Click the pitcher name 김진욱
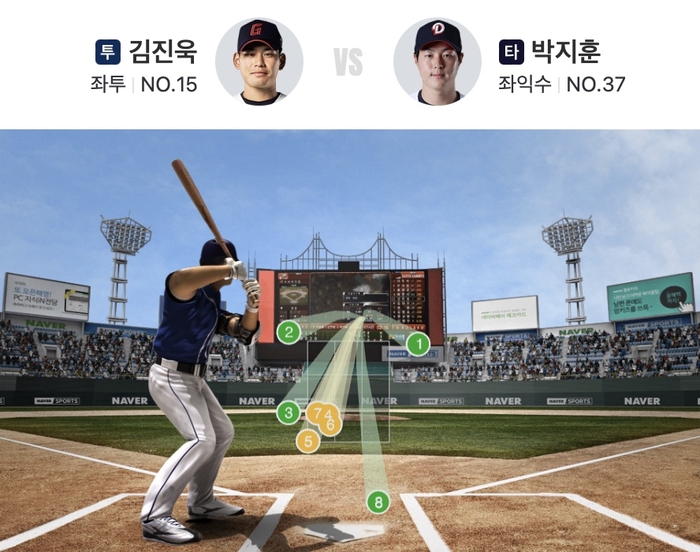Image resolution: width=700 pixels, height=552 pixels. (x=163, y=52)
